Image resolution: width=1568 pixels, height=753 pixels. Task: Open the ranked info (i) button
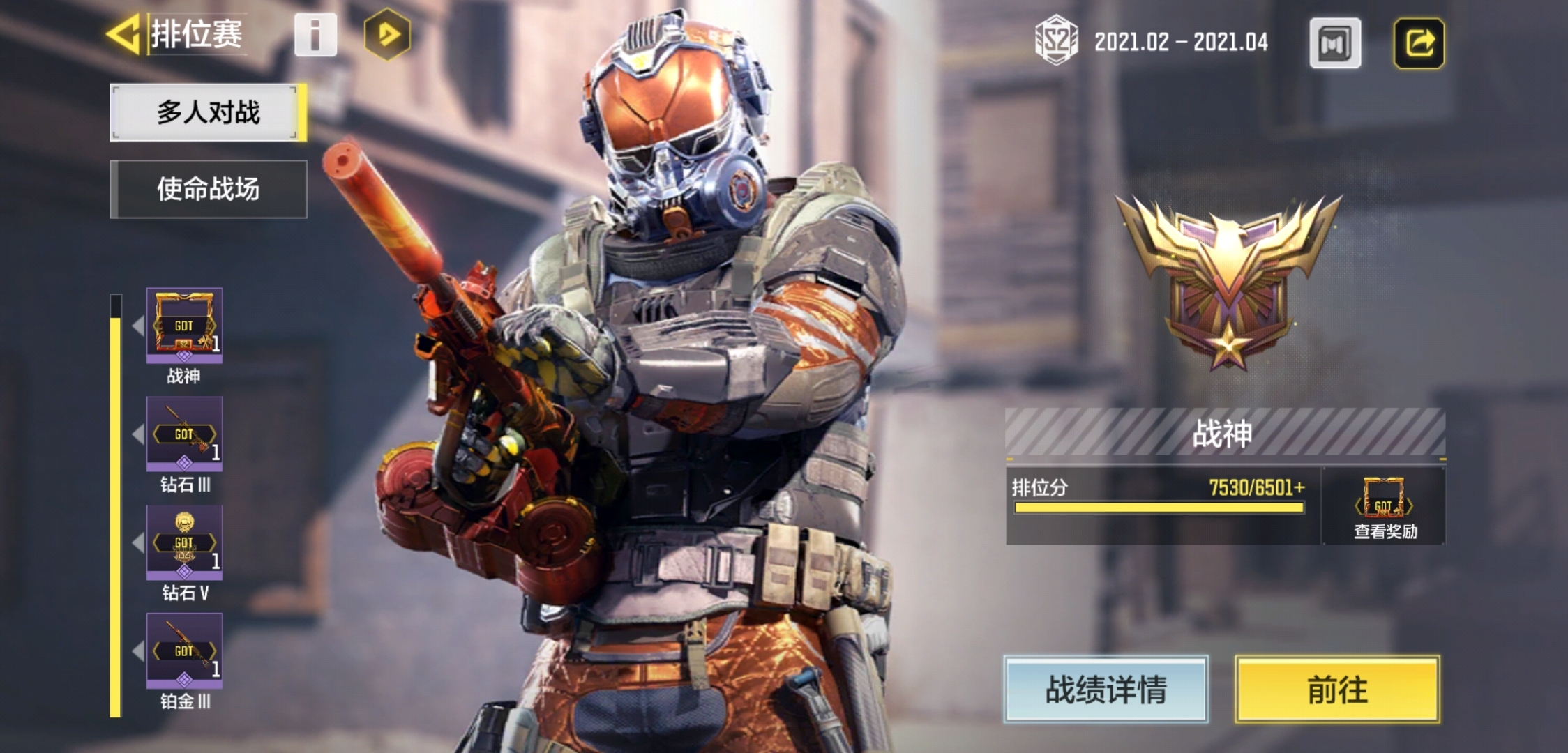(315, 34)
